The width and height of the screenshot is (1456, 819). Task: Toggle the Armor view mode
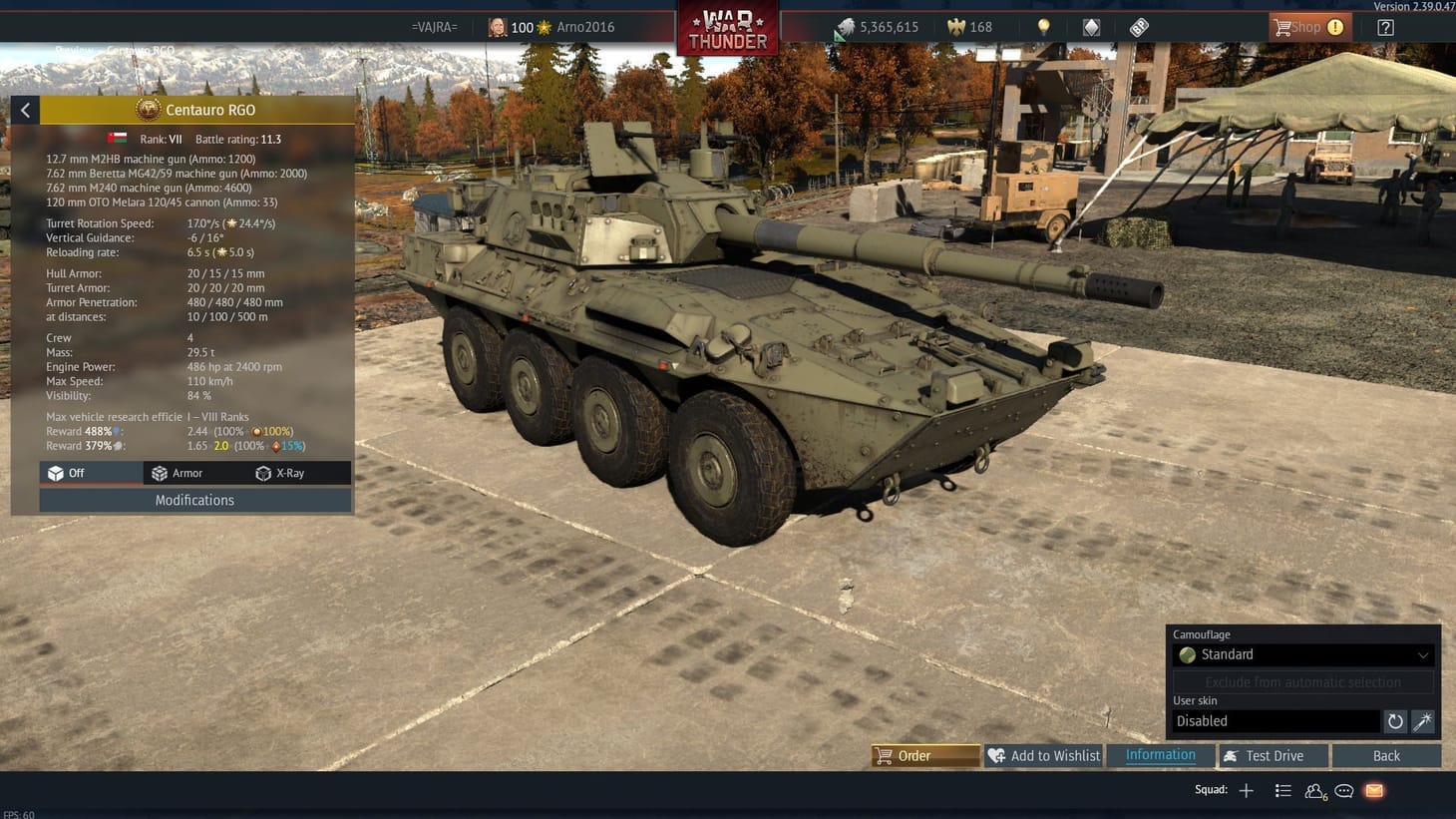pos(185,473)
